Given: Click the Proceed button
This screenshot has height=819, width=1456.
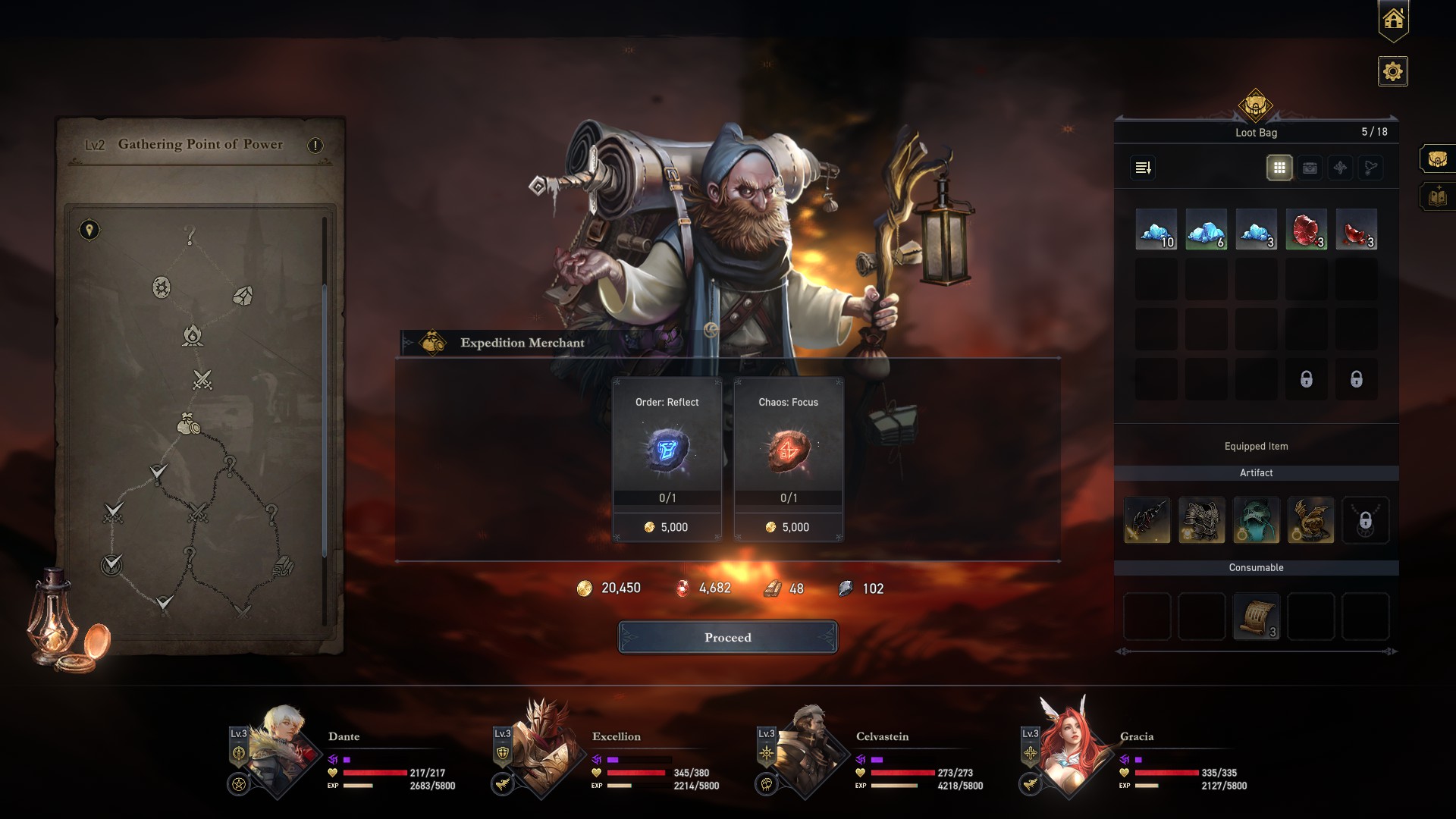Looking at the screenshot, I should [728, 637].
